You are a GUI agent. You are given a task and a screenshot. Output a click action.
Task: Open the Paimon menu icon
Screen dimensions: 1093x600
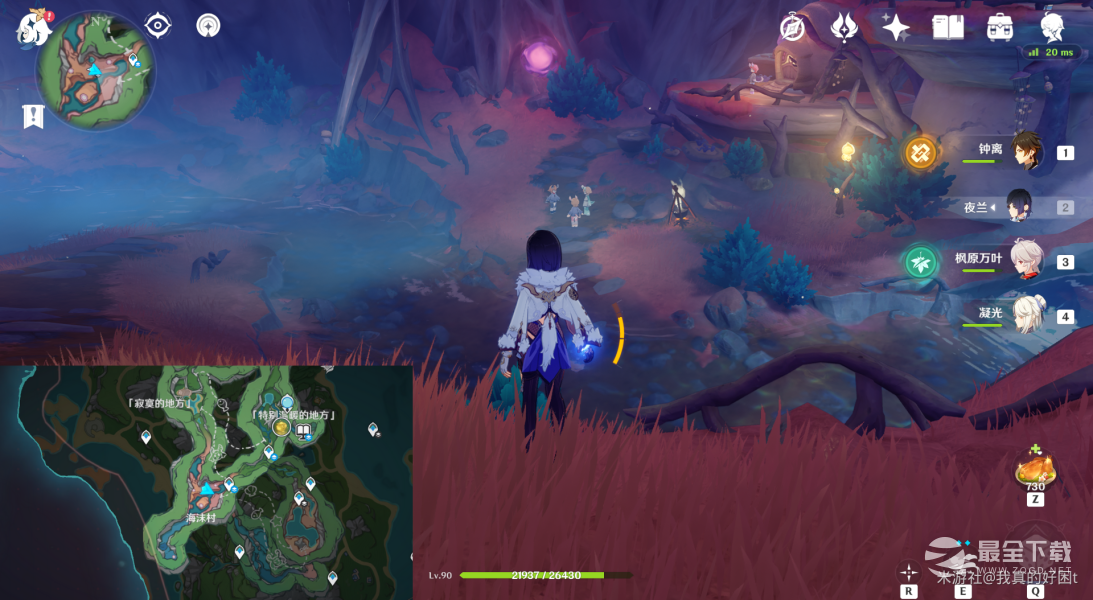click(33, 28)
